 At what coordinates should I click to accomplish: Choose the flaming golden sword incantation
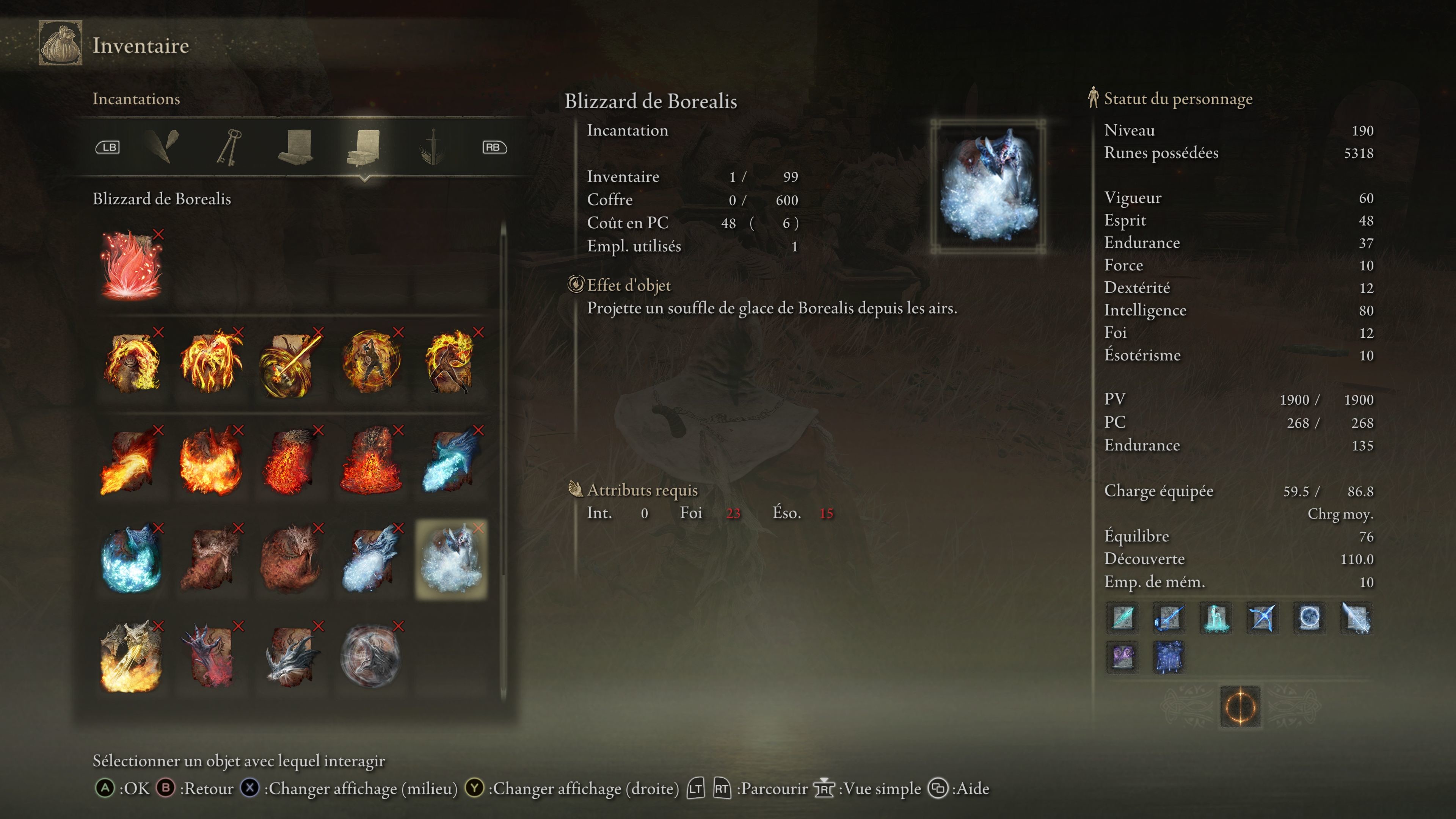pyautogui.click(x=291, y=362)
